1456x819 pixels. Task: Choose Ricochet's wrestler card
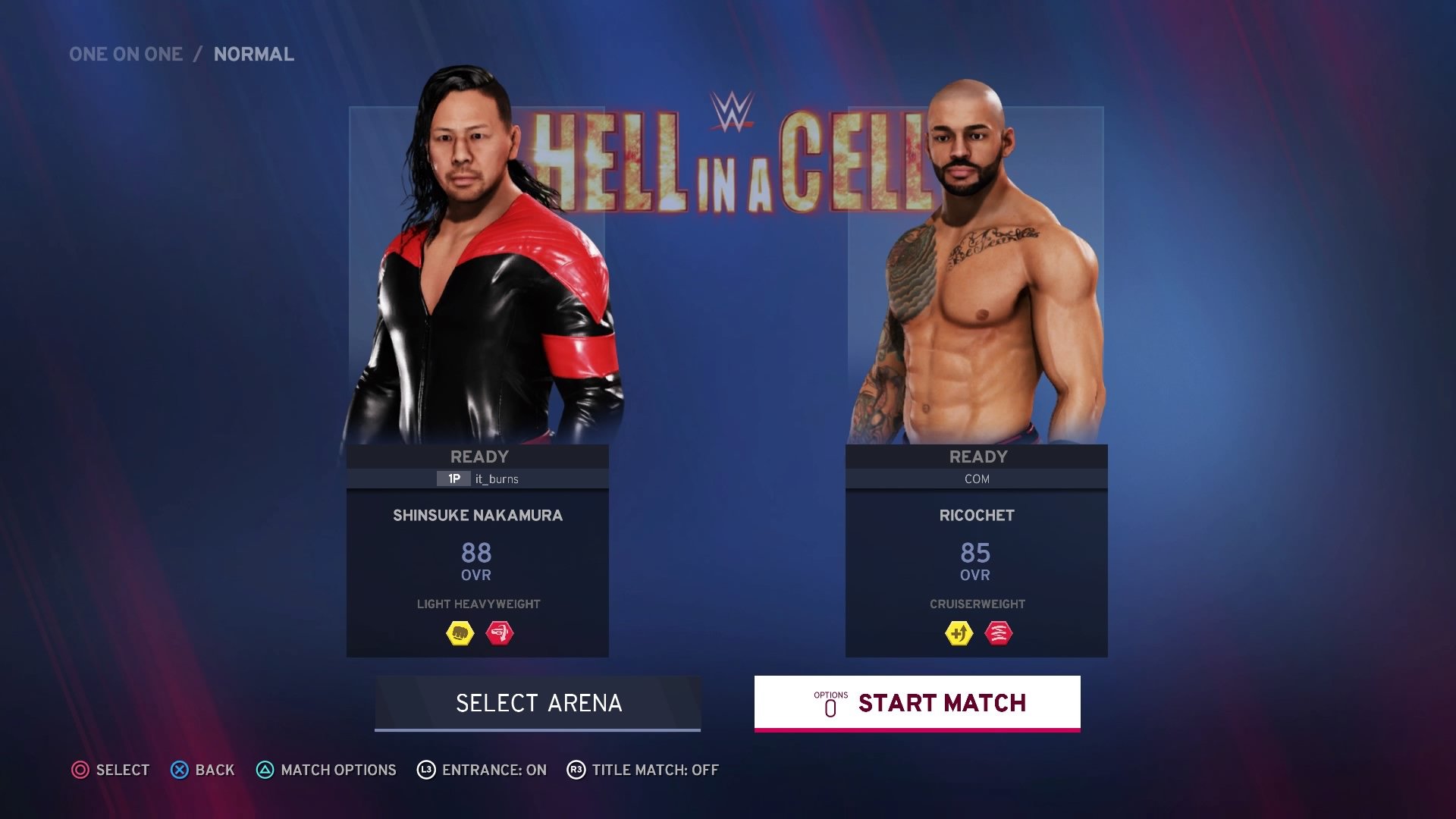tap(976, 550)
